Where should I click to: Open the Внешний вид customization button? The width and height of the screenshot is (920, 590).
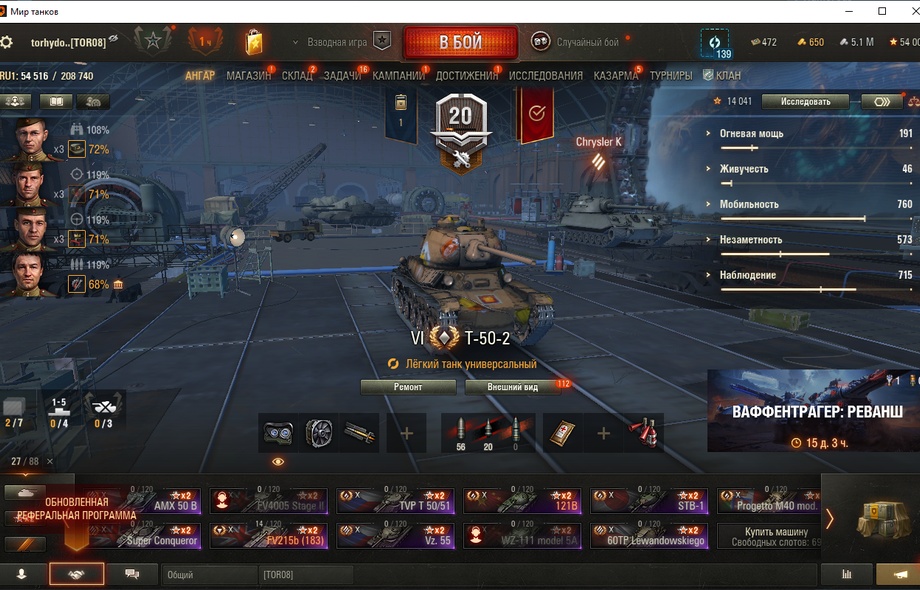click(513, 387)
